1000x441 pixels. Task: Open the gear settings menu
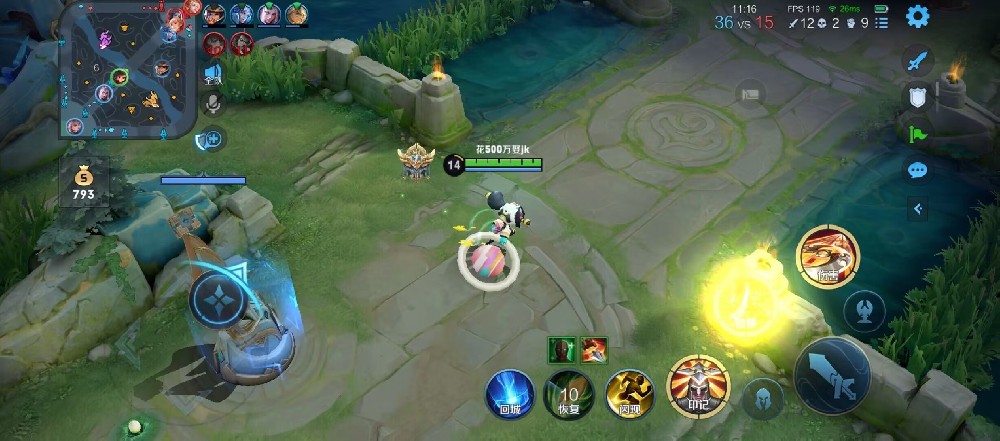(x=917, y=16)
